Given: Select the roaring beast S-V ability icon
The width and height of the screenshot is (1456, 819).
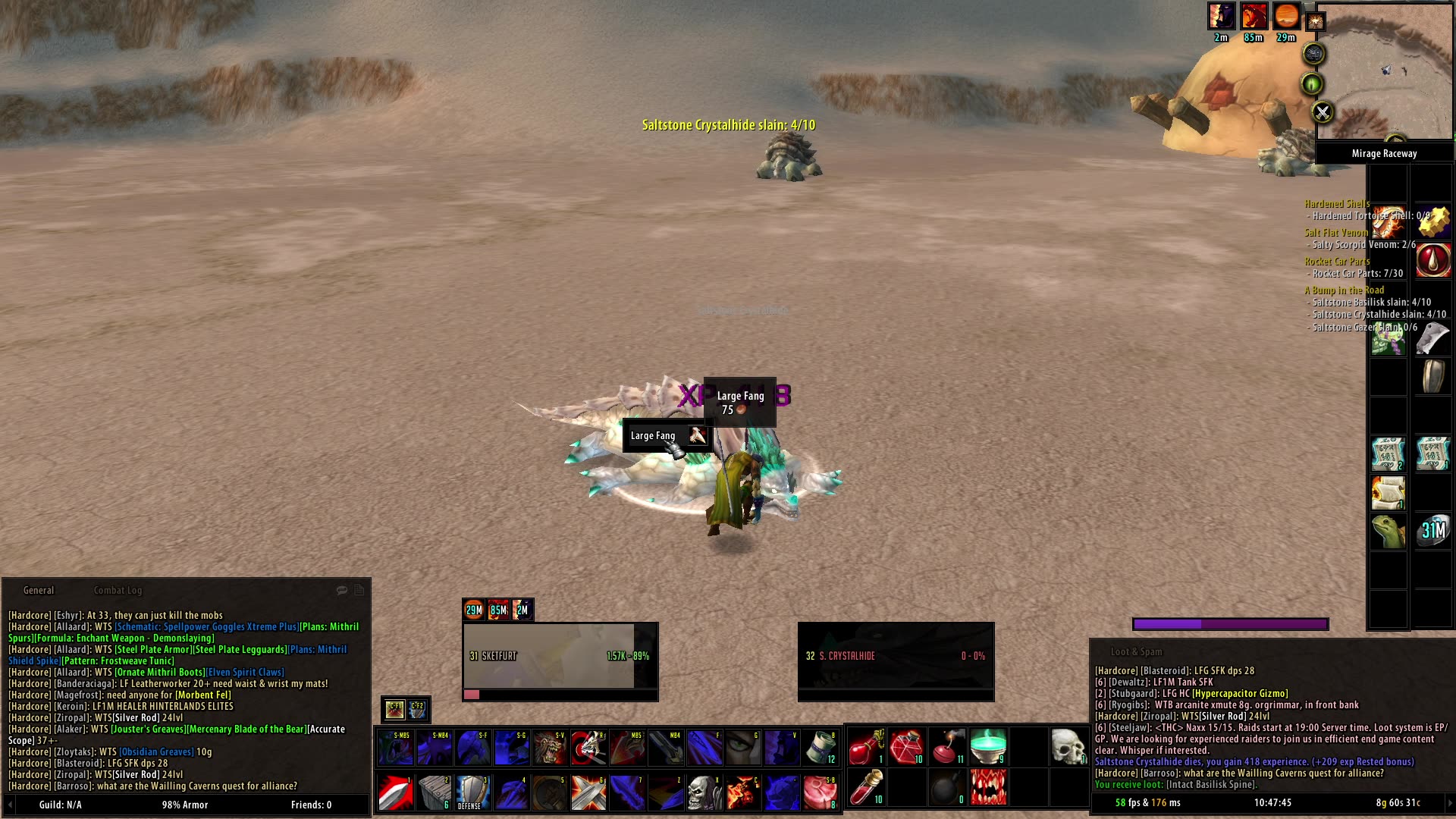Looking at the screenshot, I should 548,746.
